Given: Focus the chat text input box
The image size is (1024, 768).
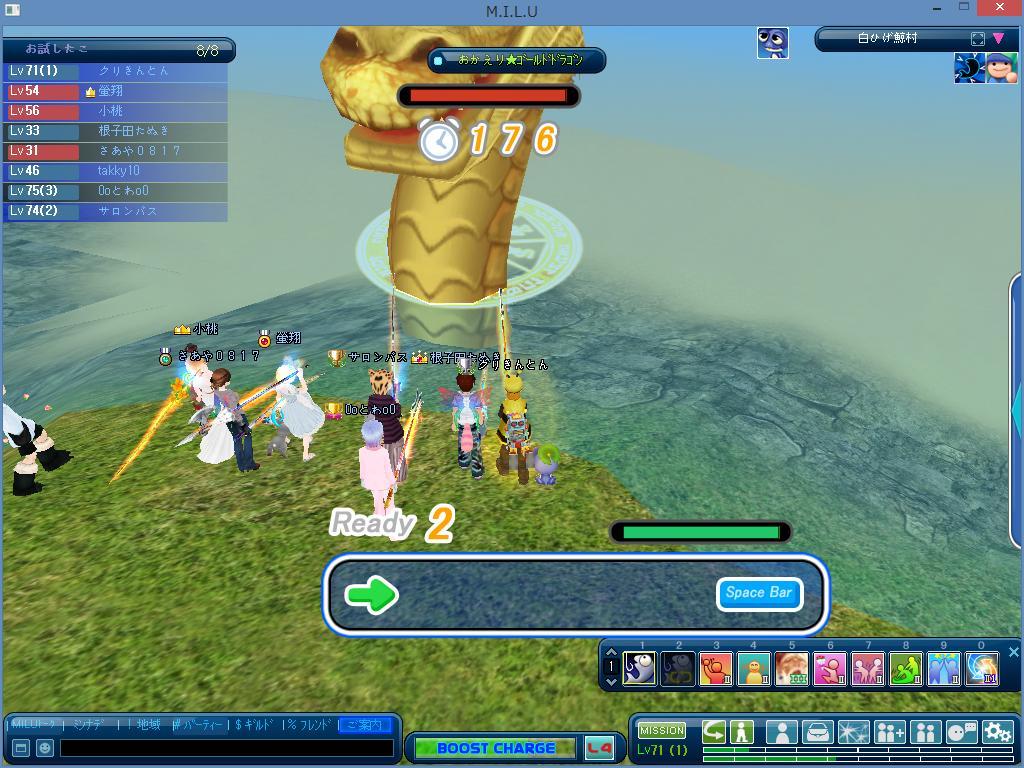Looking at the screenshot, I should click(x=226, y=747).
